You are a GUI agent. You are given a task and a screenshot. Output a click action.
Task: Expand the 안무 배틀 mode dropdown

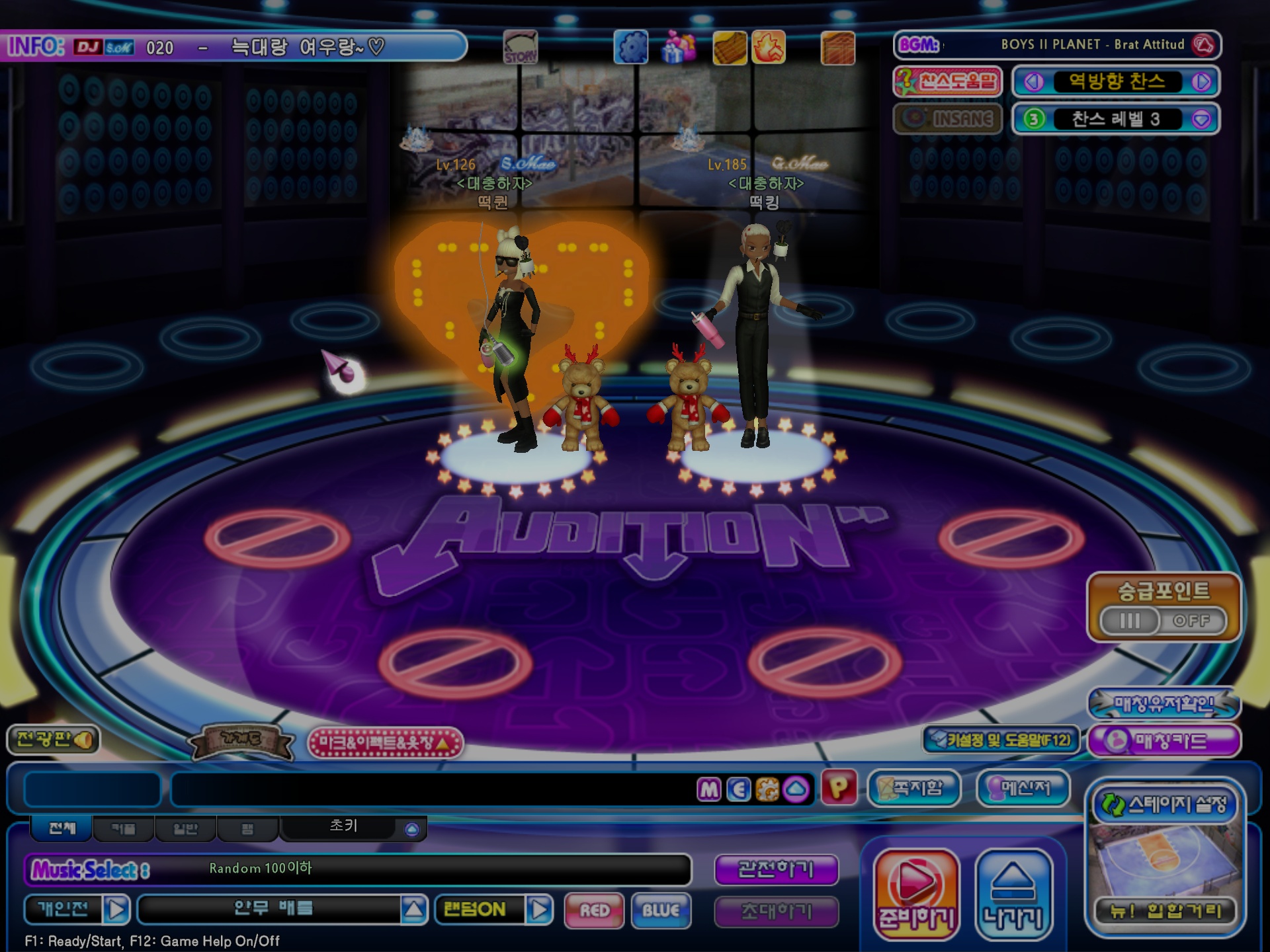point(414,910)
